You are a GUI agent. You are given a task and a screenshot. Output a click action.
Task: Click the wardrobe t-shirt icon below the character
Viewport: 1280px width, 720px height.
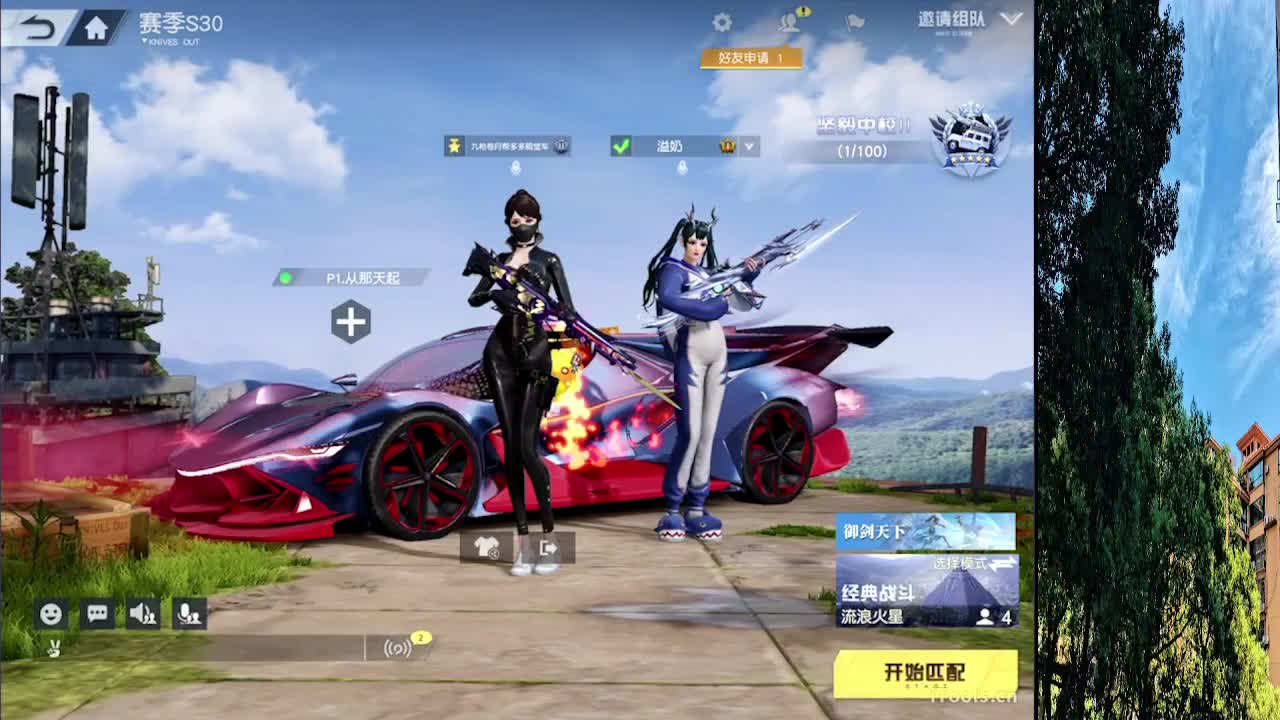485,548
